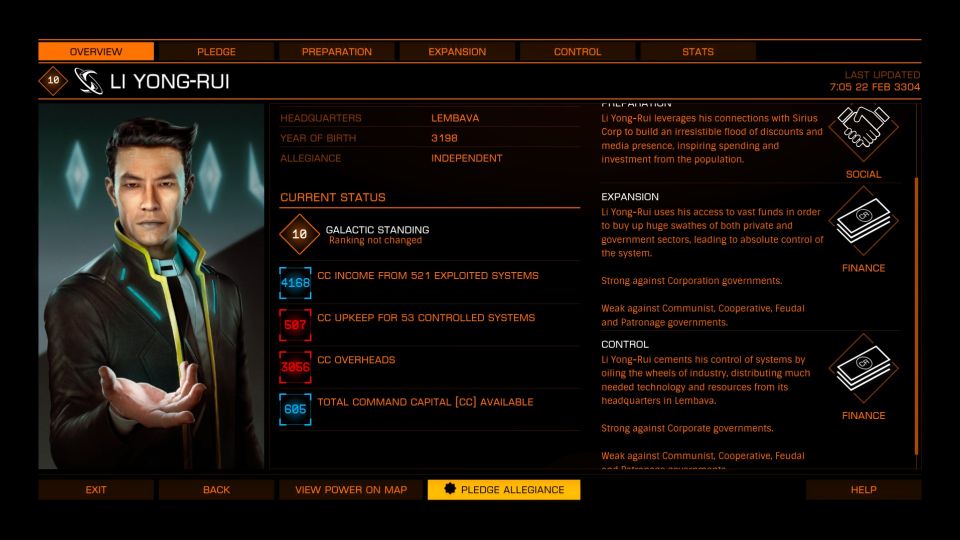Select the Preparation tab

[336, 51]
